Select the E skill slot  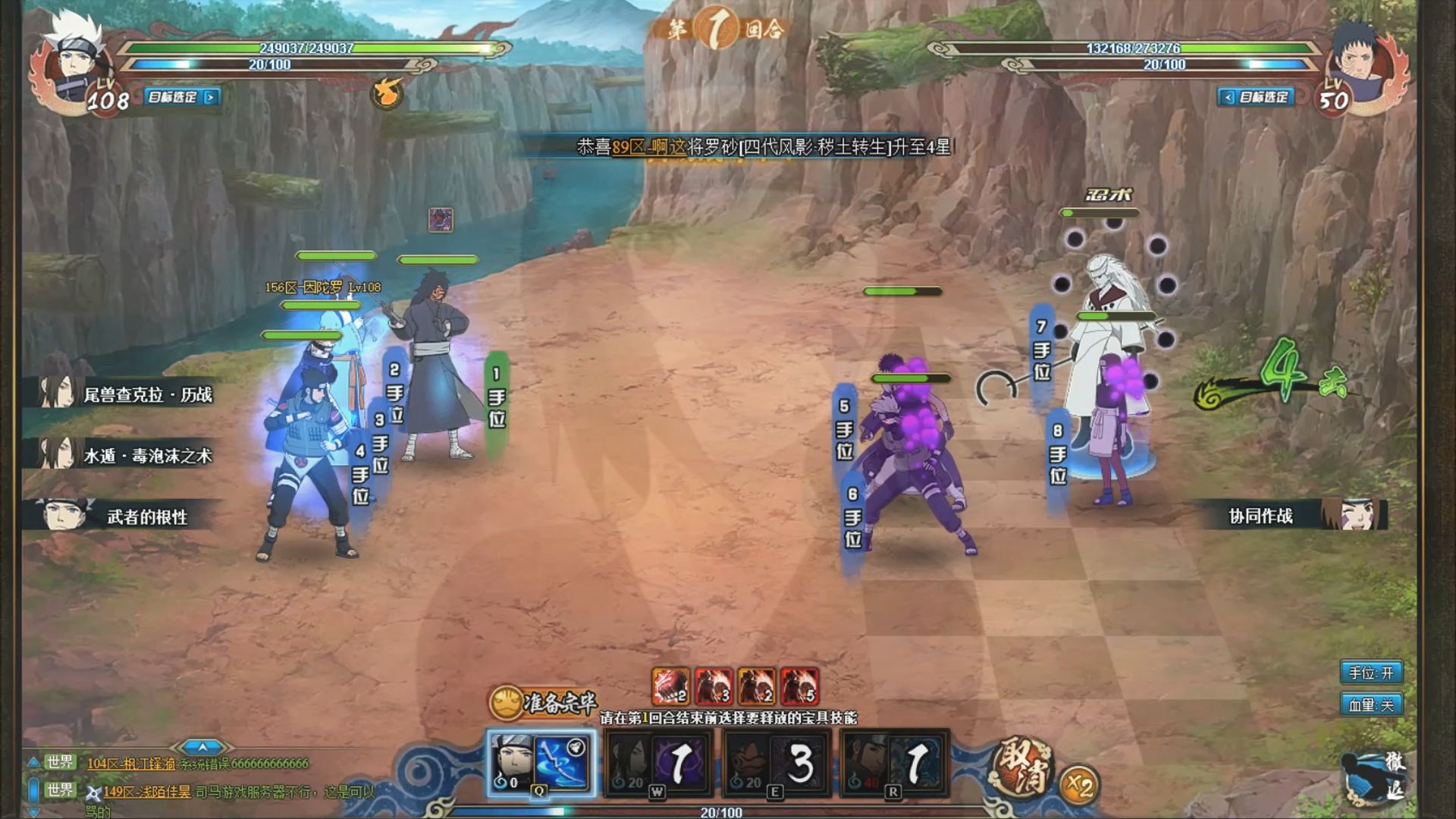pos(775,763)
